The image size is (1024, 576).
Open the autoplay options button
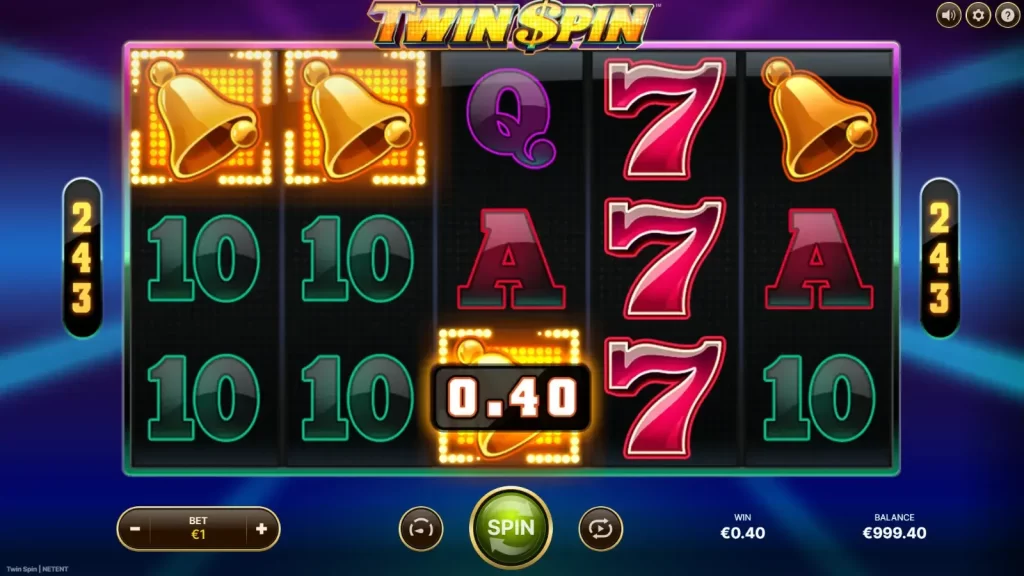[x=600, y=528]
